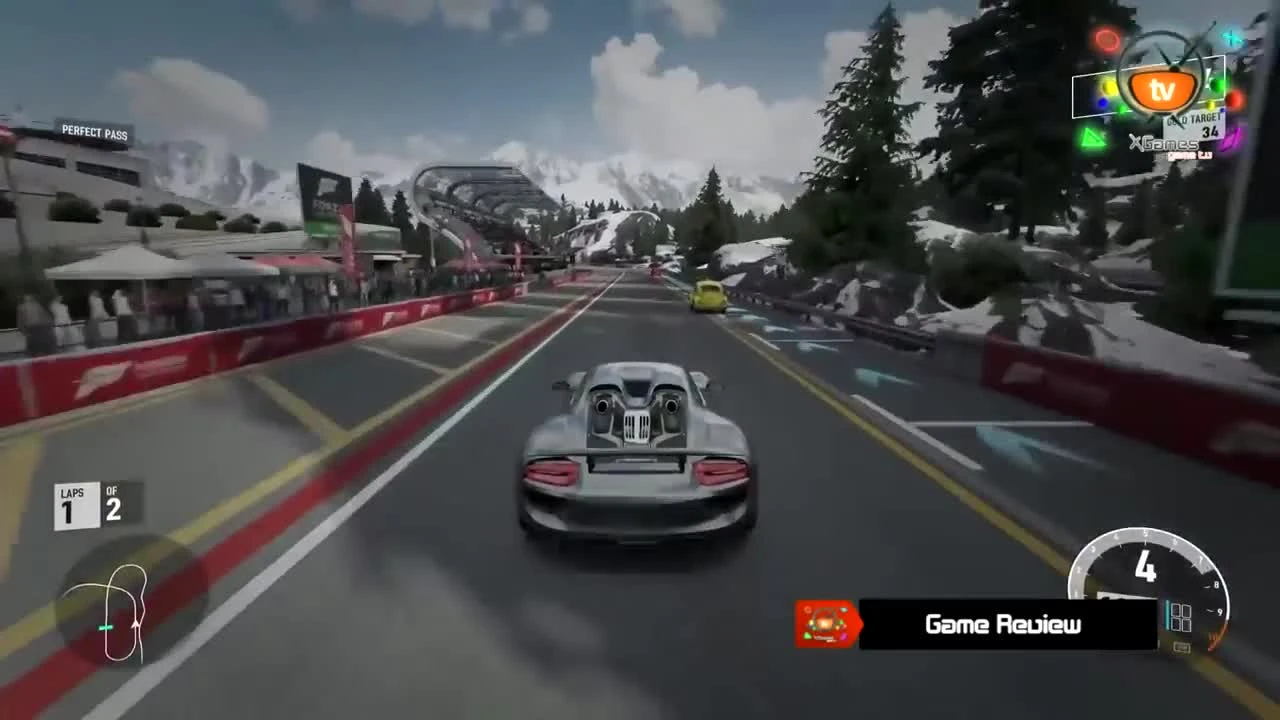
Task: Click the orange TV logo overlay
Action: point(1164,88)
